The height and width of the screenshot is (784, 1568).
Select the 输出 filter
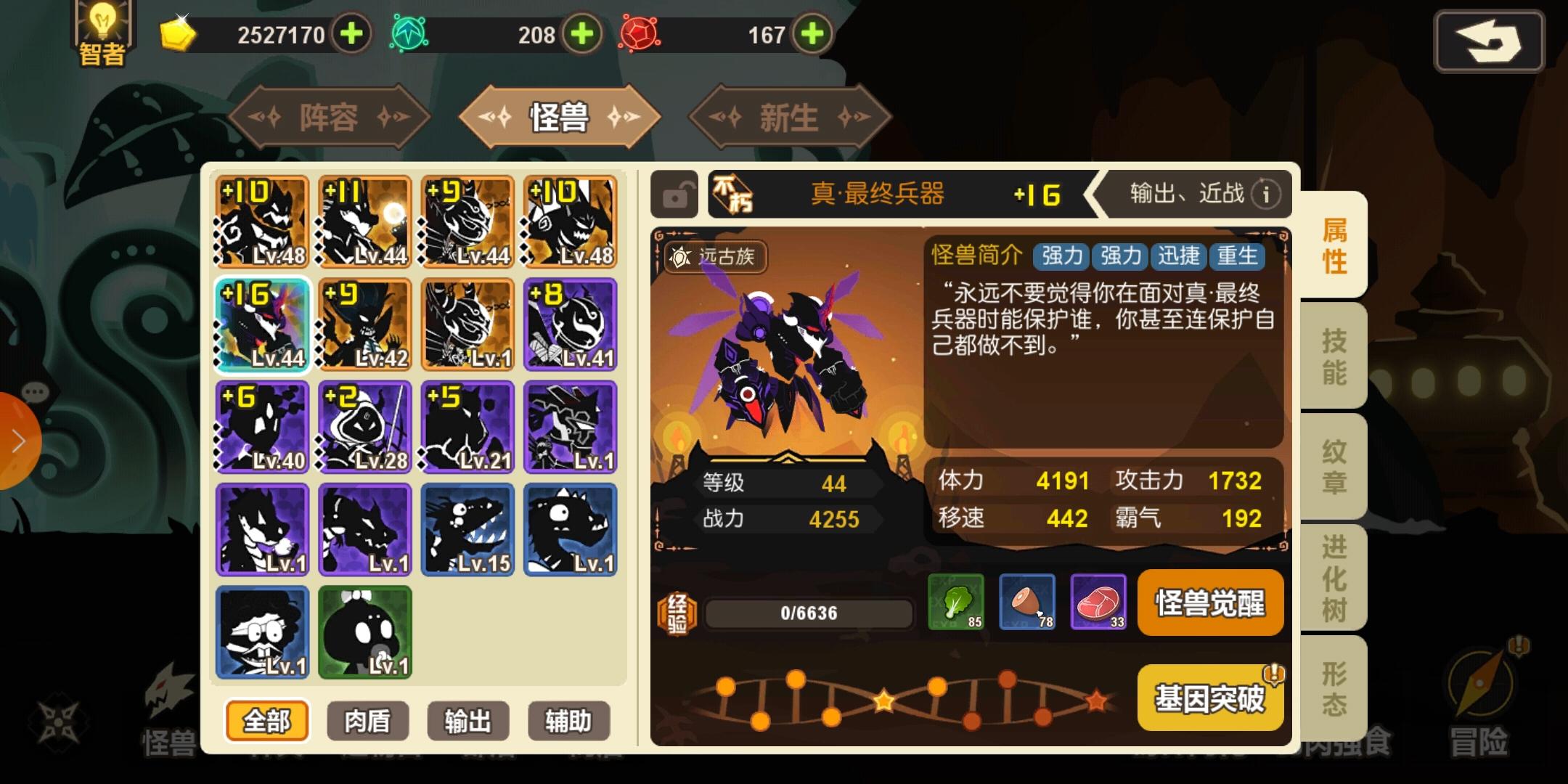[x=468, y=721]
